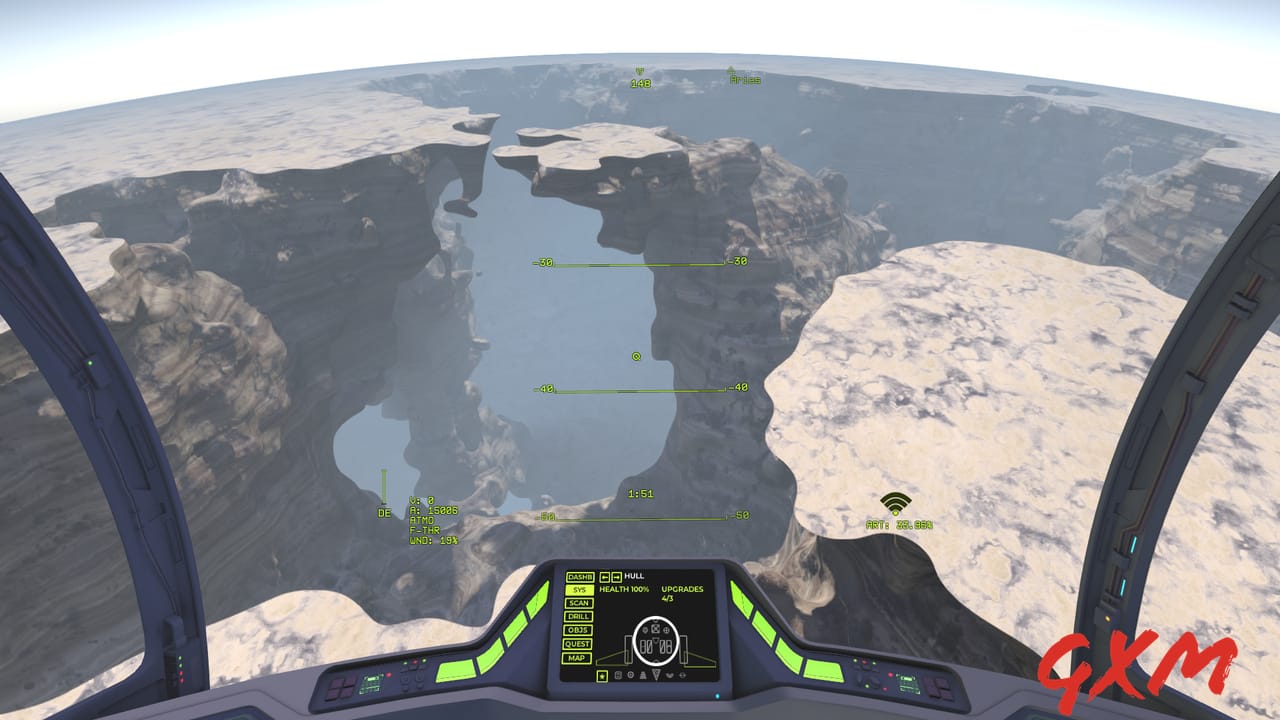Open the MAP screen
This screenshot has width=1280, height=720.
click(x=578, y=658)
